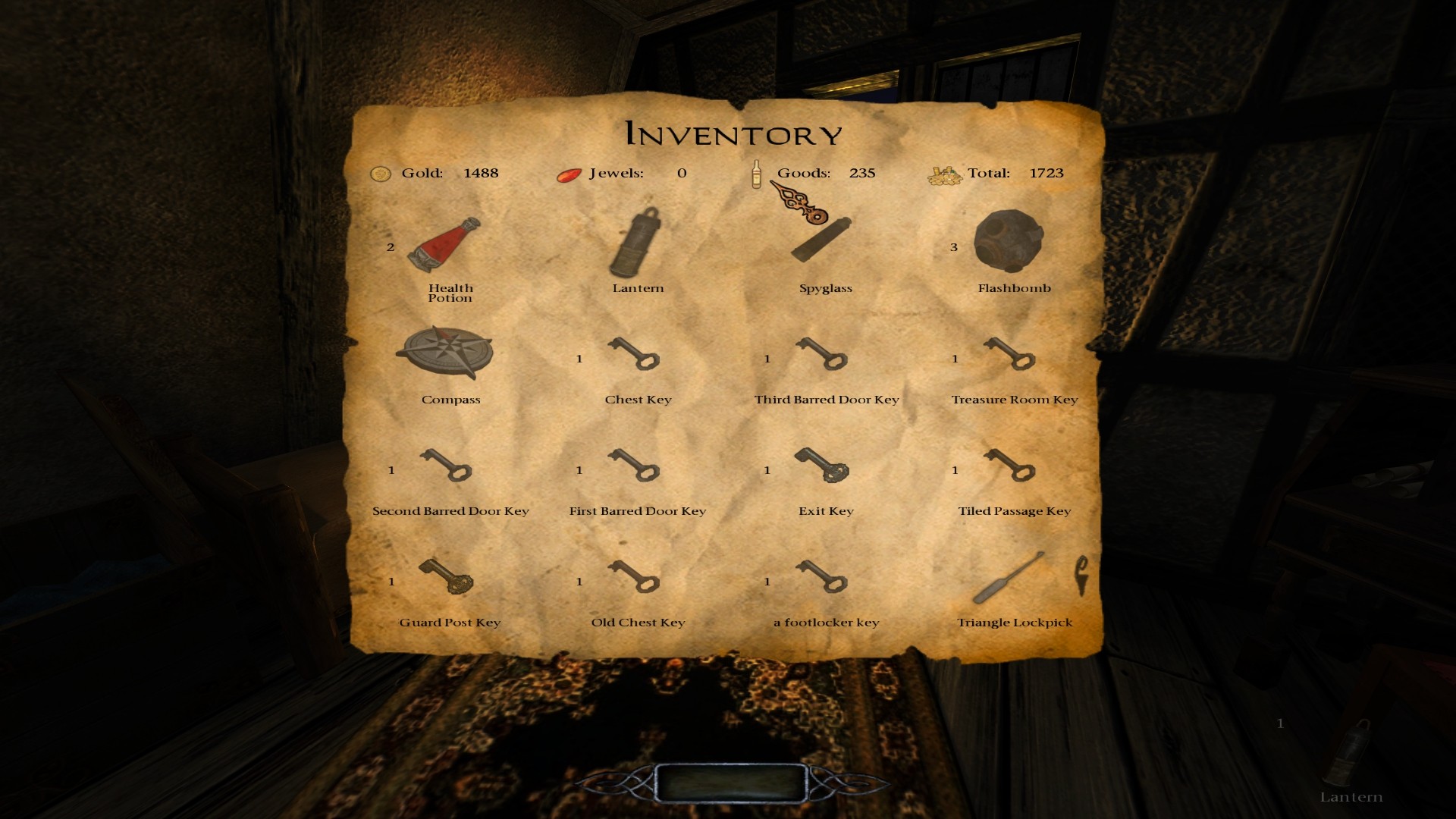
Task: Select the Flashbomb item
Action: [1009, 241]
